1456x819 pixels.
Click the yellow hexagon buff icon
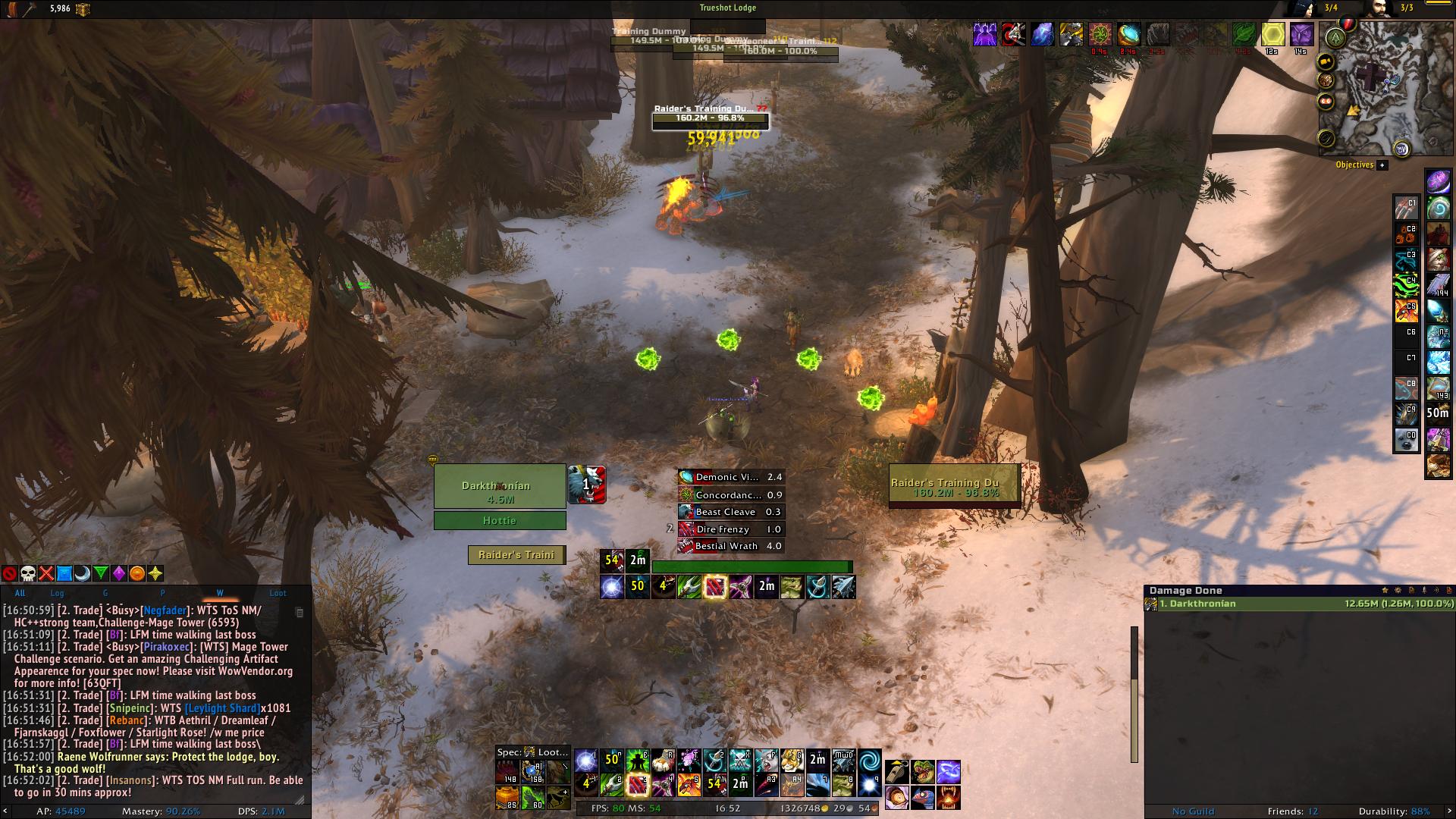(x=1272, y=34)
